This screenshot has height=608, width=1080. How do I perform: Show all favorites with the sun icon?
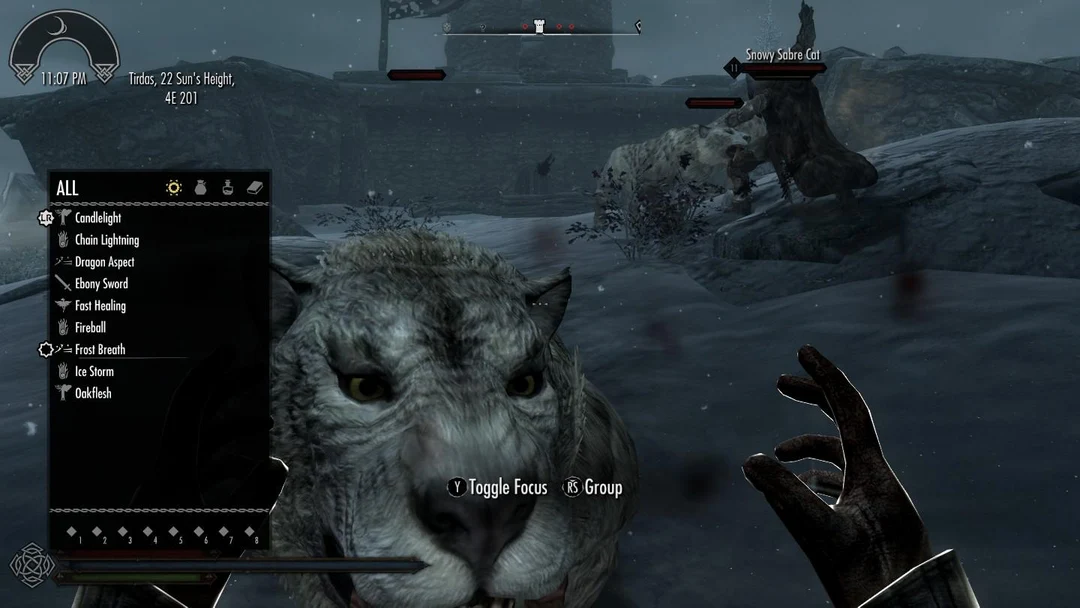(174, 188)
